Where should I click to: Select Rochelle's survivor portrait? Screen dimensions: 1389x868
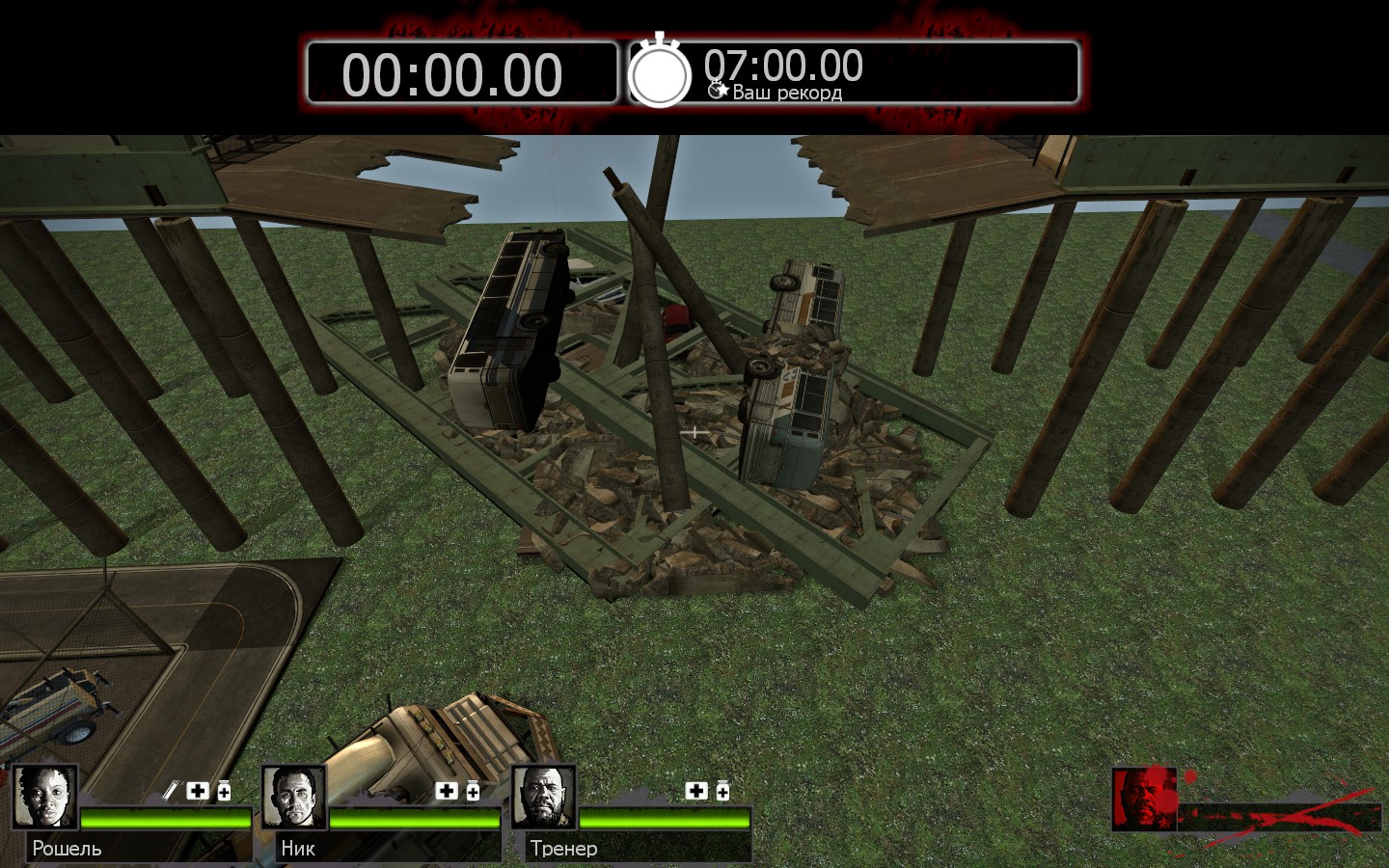click(x=44, y=797)
